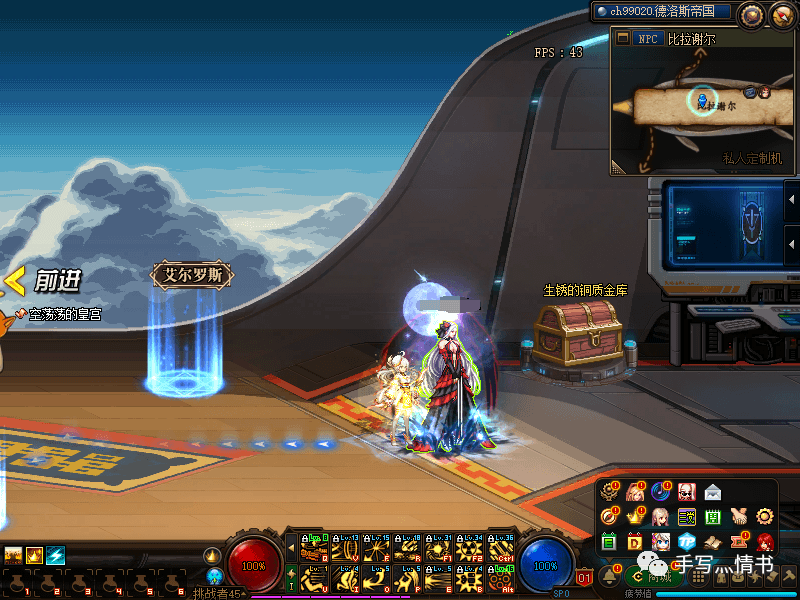Click the handshake icon
Image resolution: width=800 pixels, height=600 pixels.
pos(740,517)
